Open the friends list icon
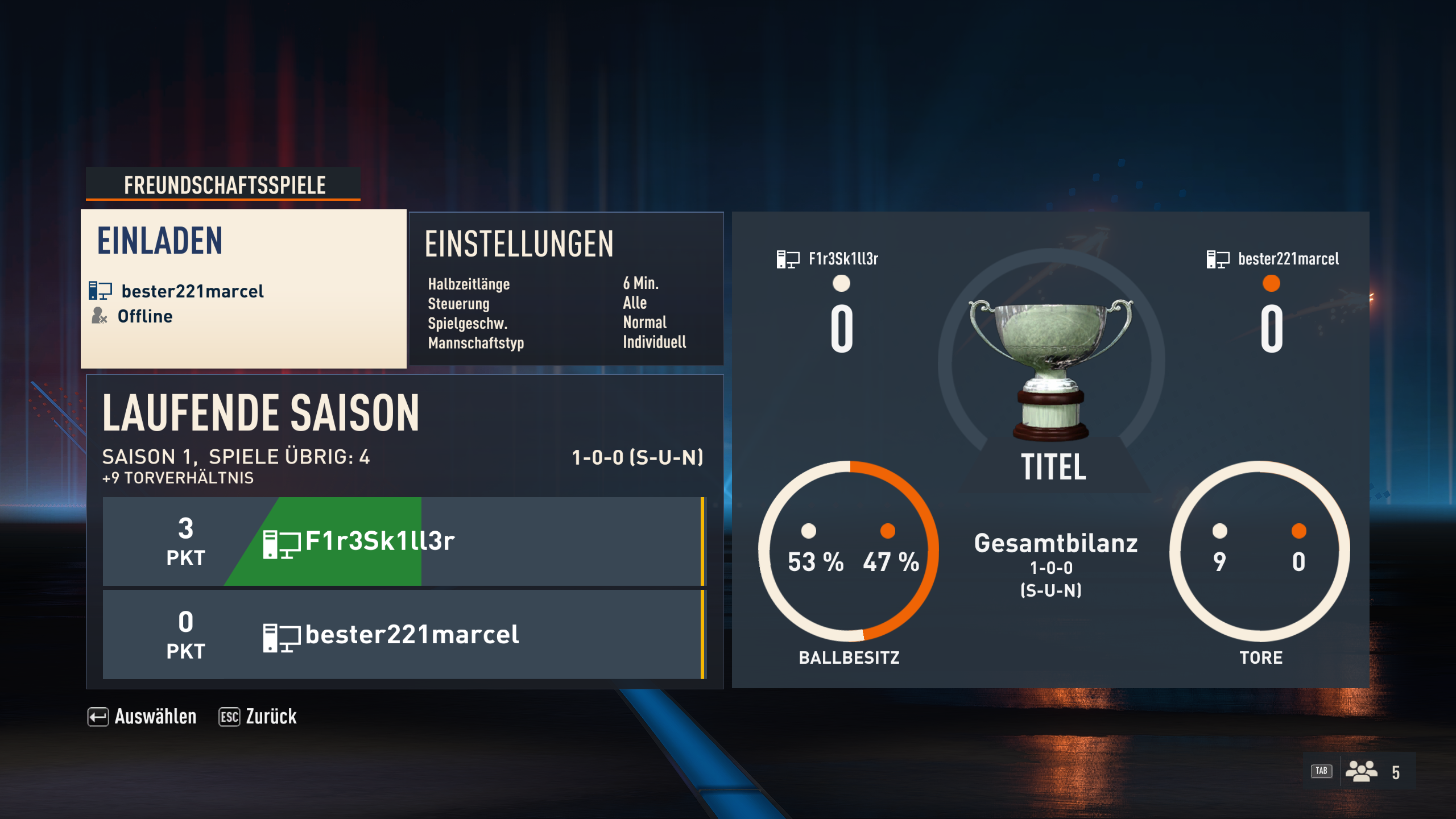The height and width of the screenshot is (819, 1456). (1360, 772)
